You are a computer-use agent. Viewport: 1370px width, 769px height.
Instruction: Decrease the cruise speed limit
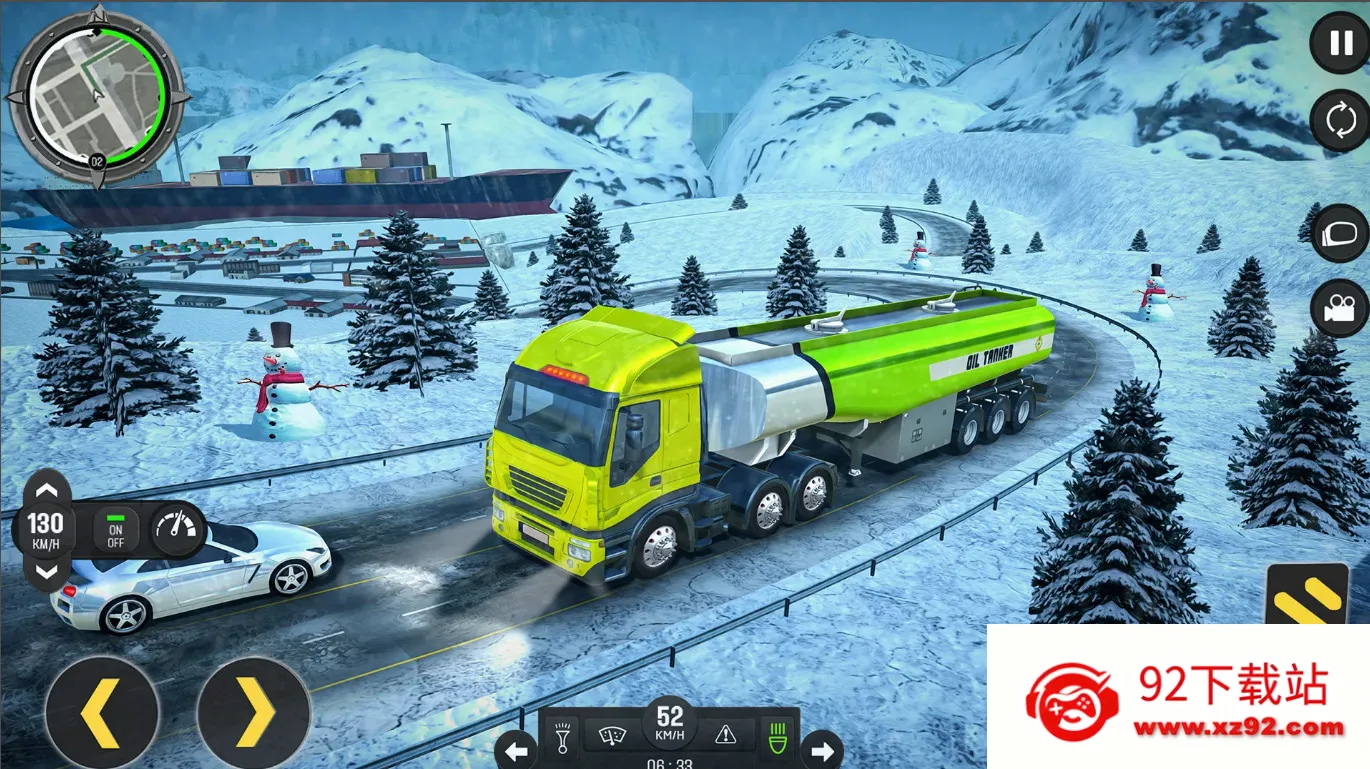tap(46, 572)
